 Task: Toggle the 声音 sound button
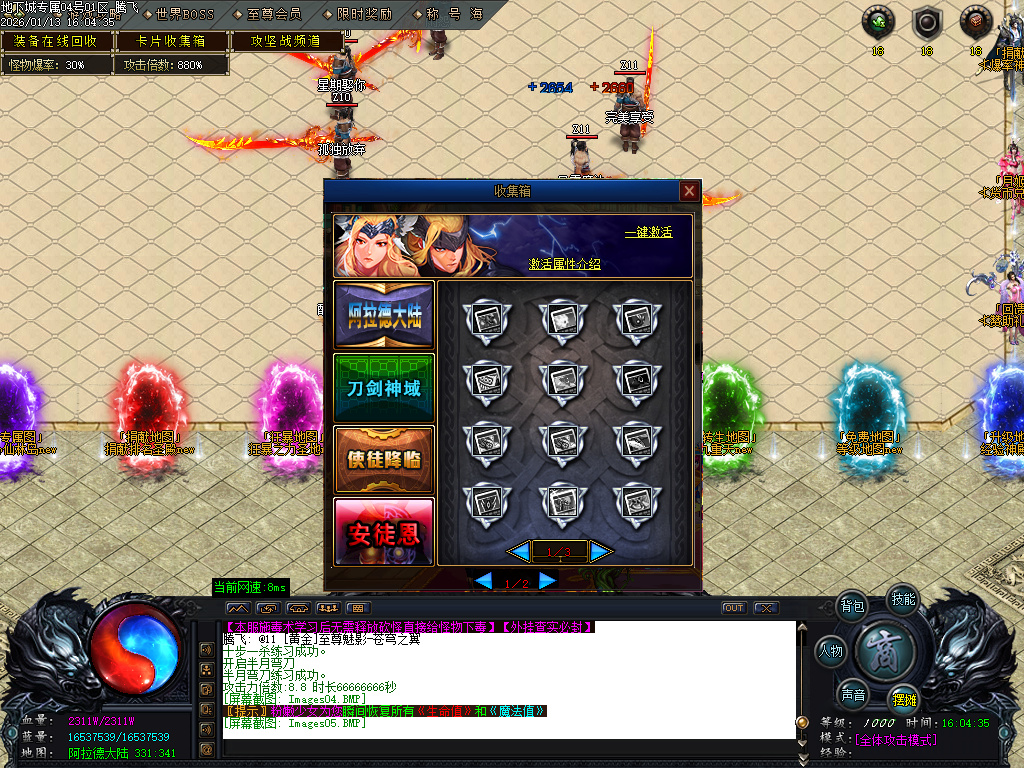point(853,694)
